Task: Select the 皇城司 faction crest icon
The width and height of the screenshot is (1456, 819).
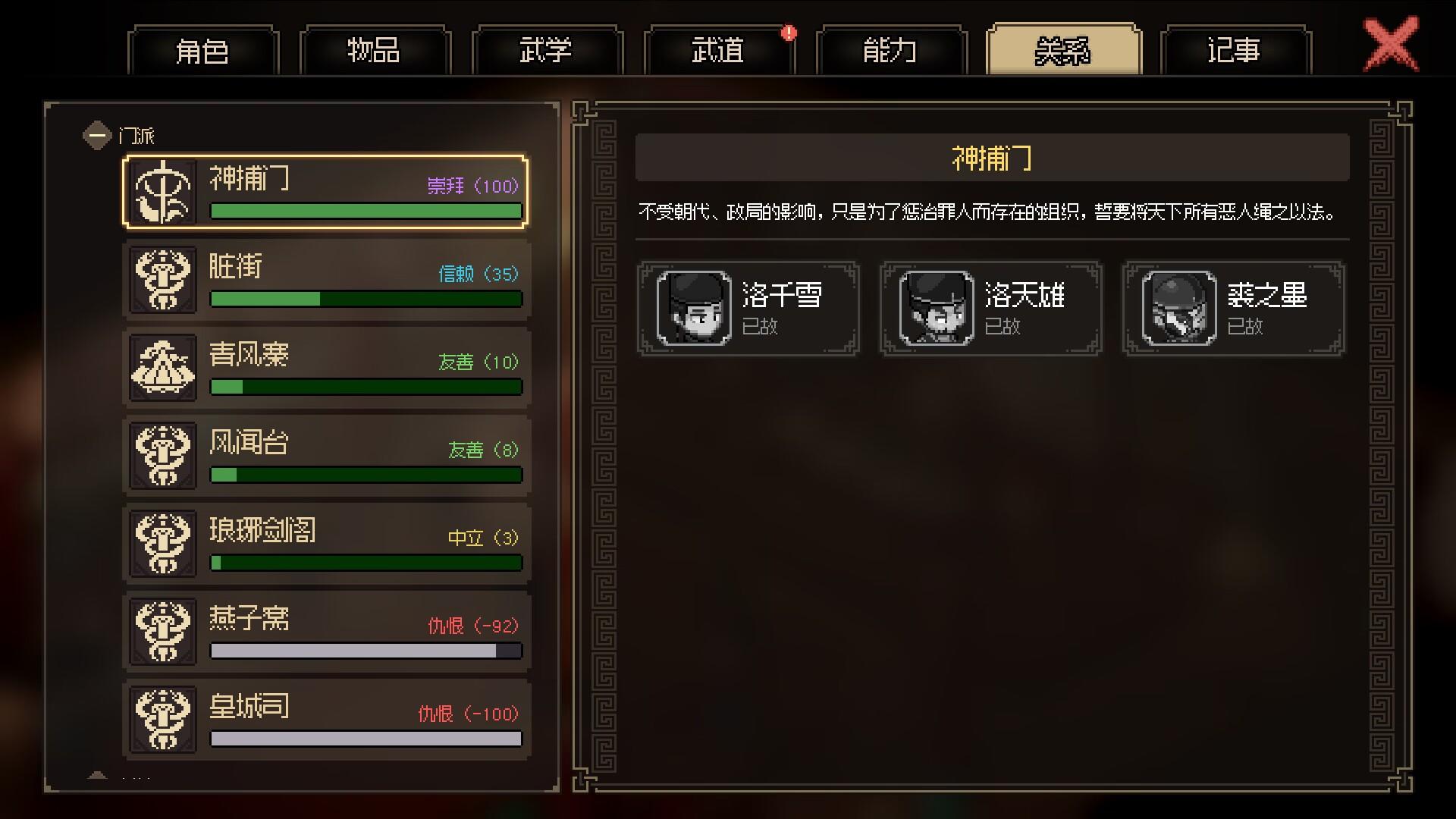Action: (162, 719)
